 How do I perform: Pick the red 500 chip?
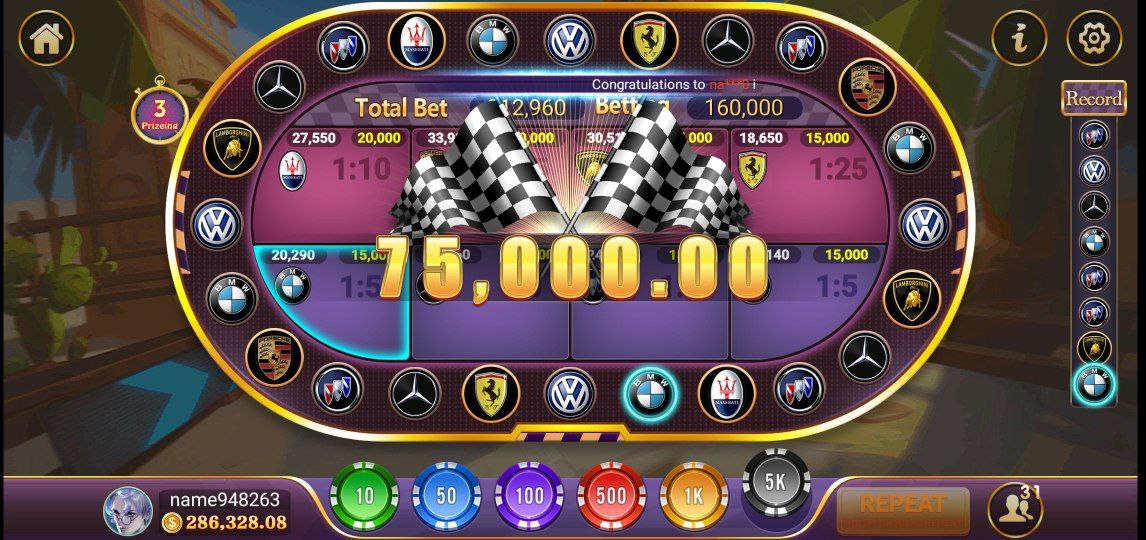point(611,495)
